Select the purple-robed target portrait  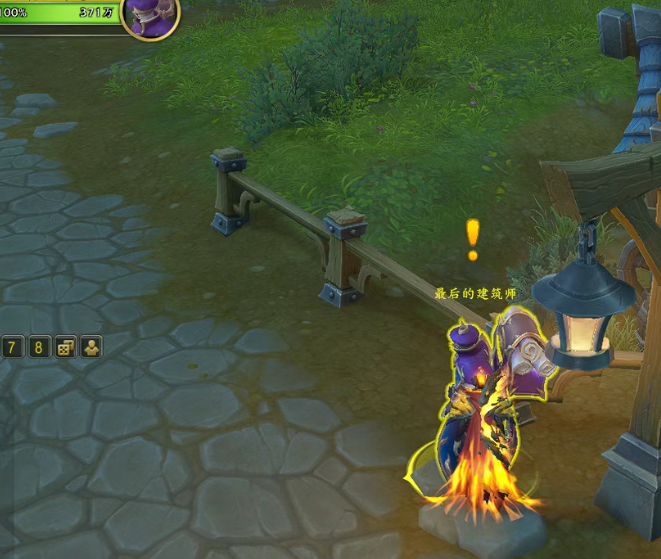(151, 15)
